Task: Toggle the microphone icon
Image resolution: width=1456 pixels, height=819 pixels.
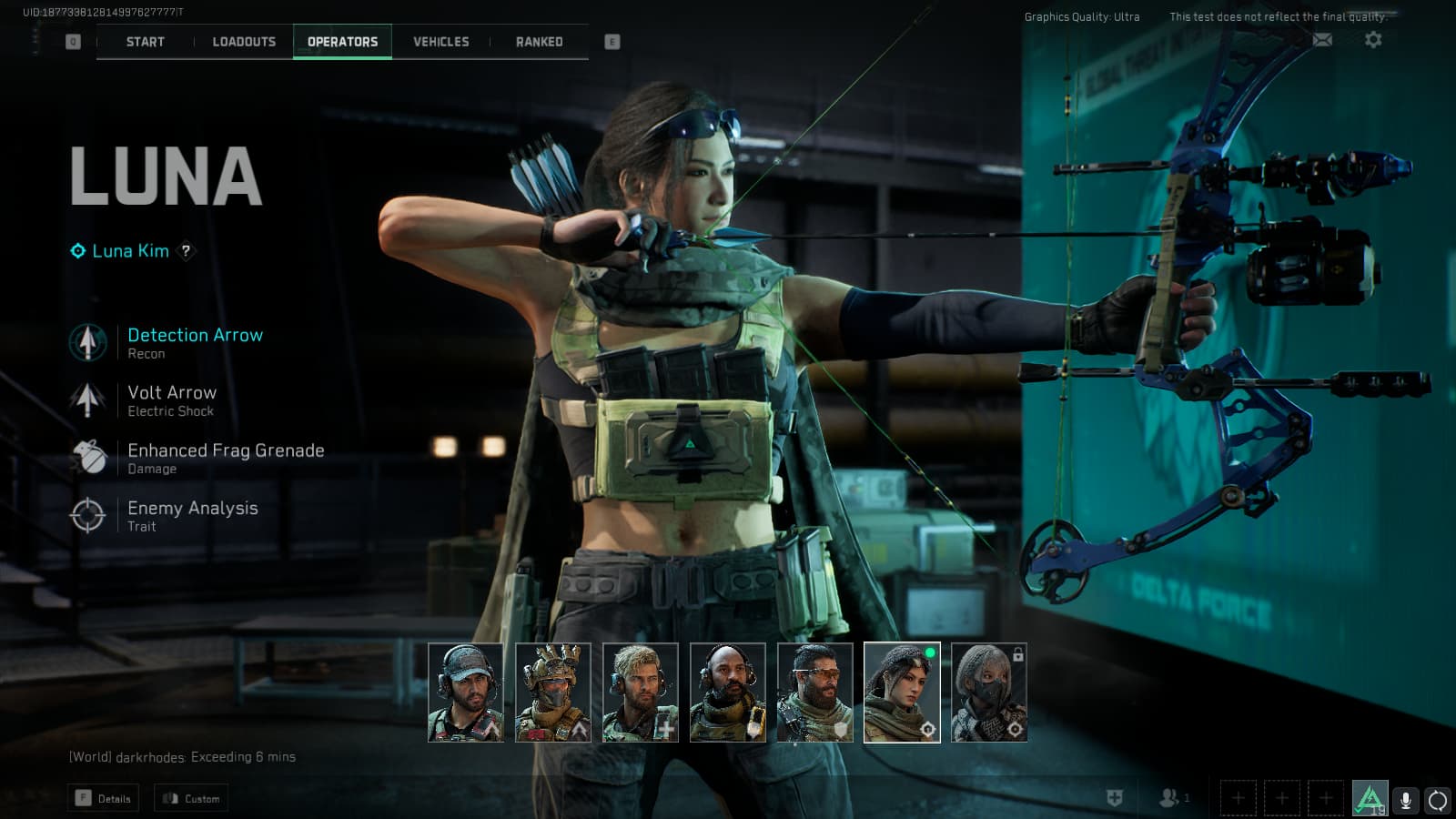Action: click(x=1405, y=800)
